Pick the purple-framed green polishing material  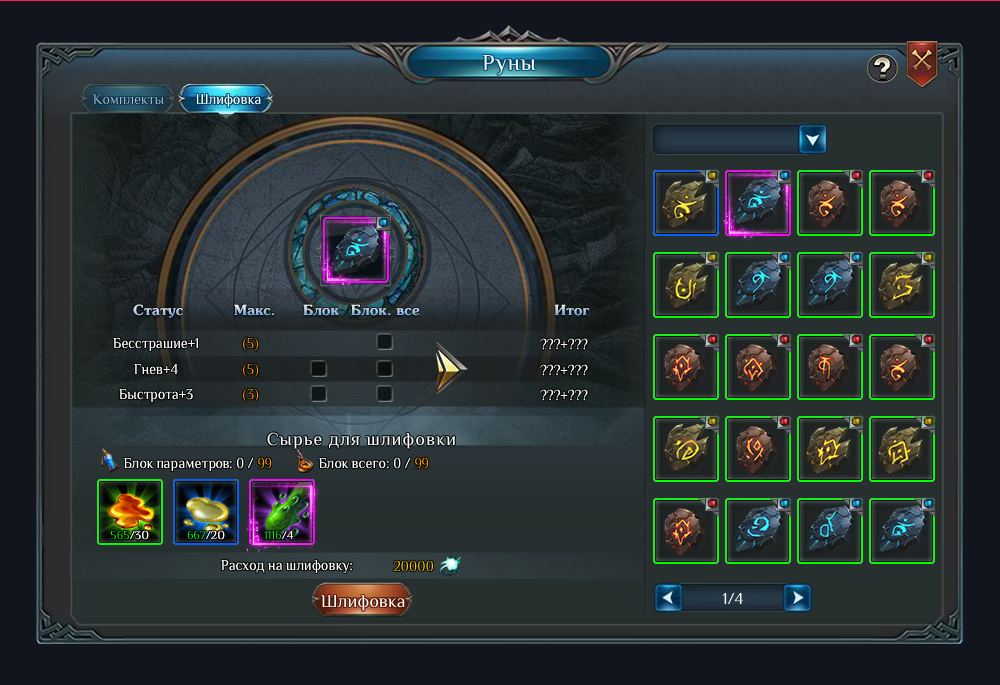coord(282,512)
